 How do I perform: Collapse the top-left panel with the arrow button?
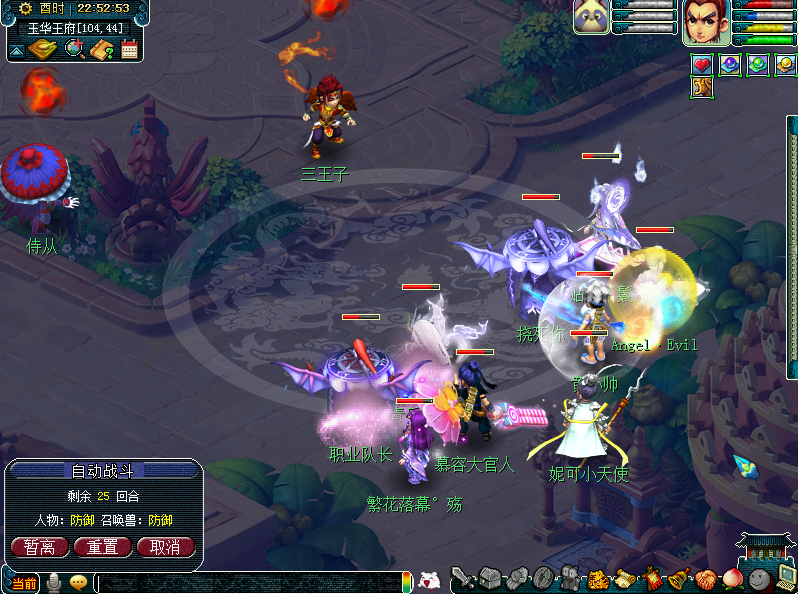[17, 49]
